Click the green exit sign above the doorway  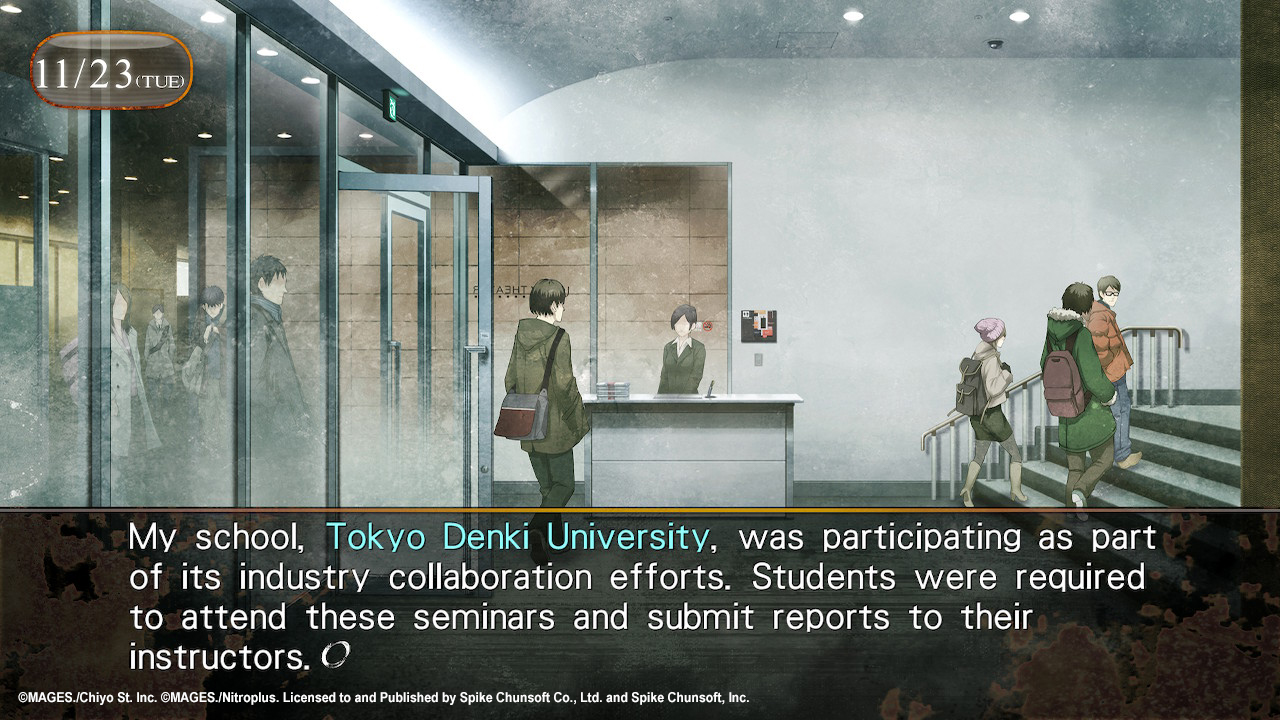pos(392,106)
